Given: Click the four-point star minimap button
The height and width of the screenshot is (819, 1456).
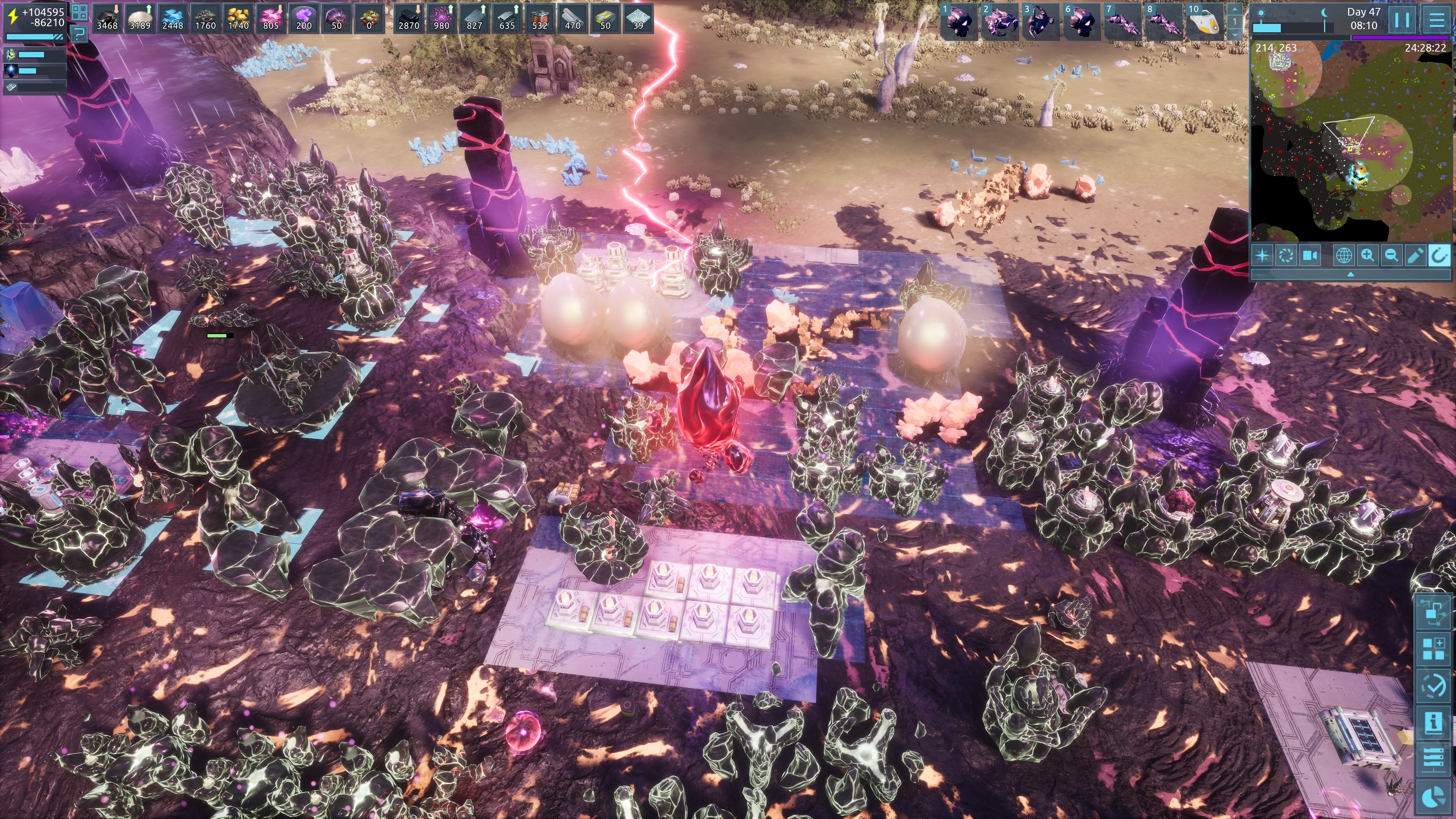Looking at the screenshot, I should [1262, 256].
